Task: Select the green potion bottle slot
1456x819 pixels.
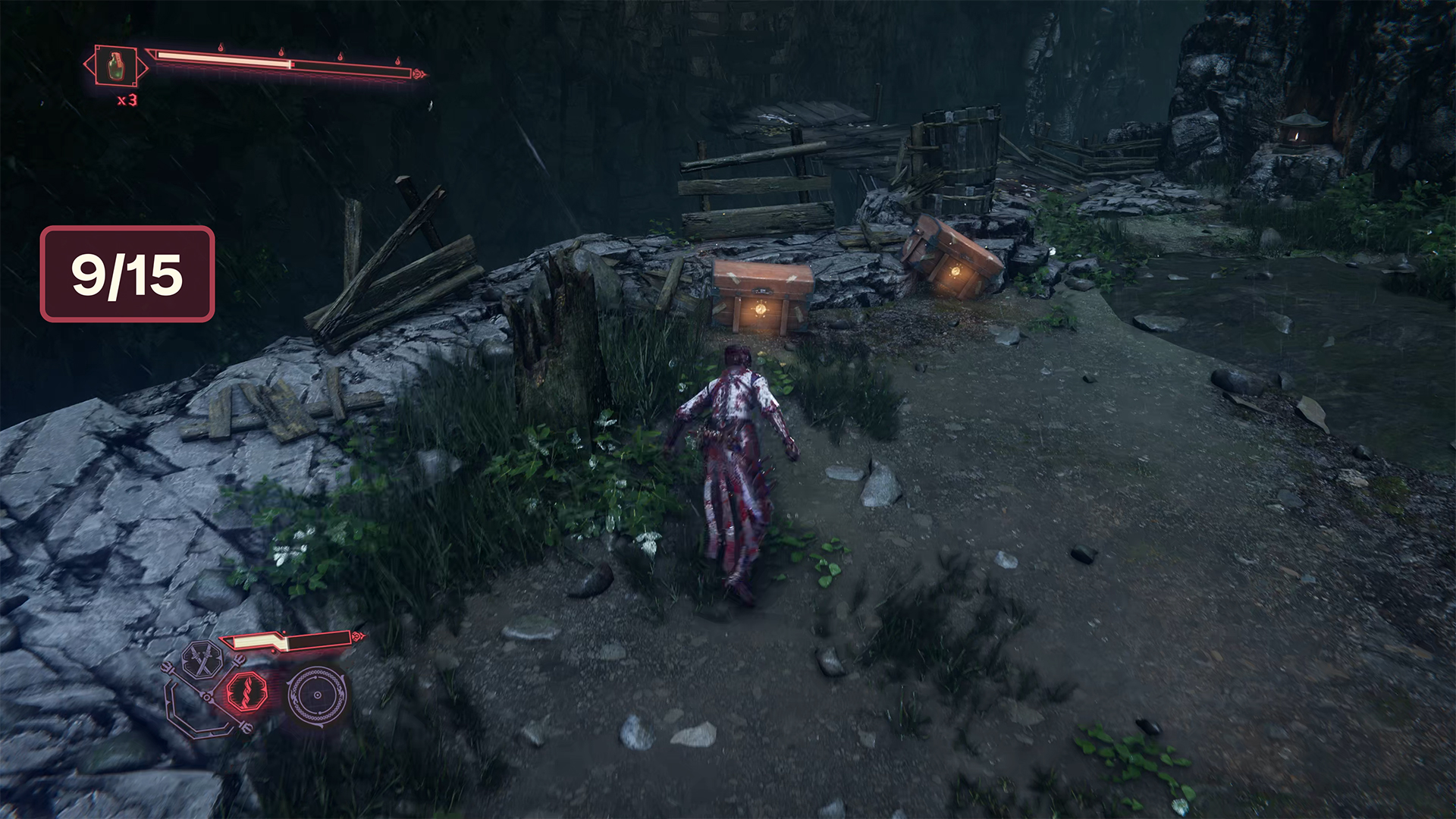Action: point(117,67)
